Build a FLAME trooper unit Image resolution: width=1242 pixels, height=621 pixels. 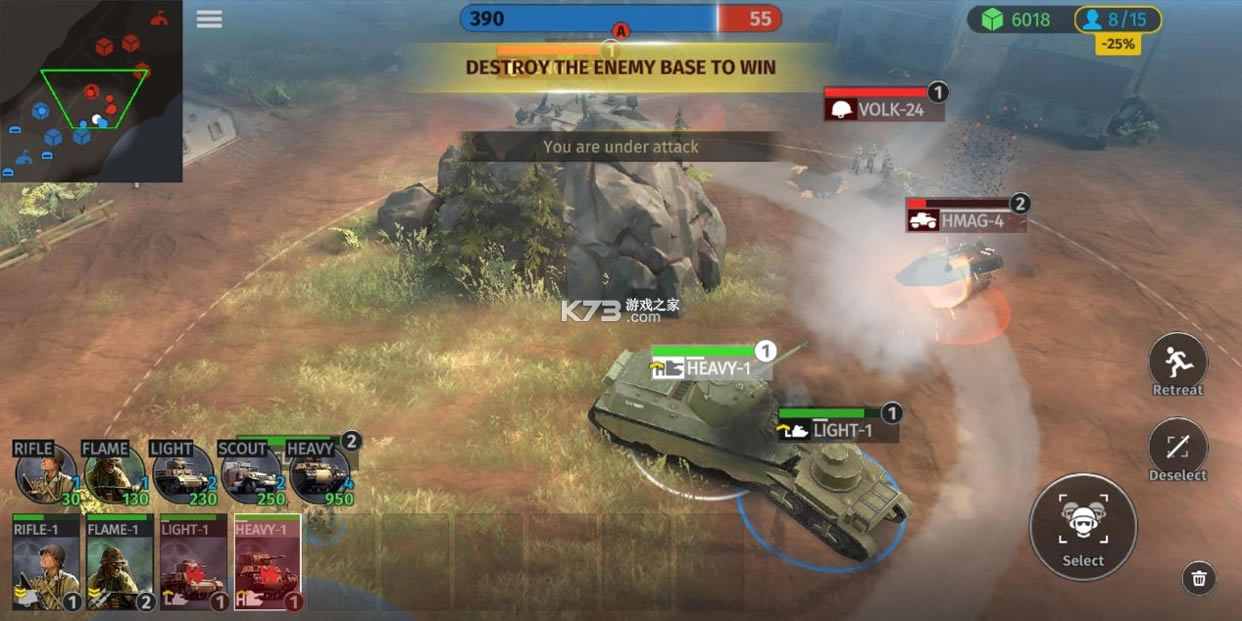point(114,472)
